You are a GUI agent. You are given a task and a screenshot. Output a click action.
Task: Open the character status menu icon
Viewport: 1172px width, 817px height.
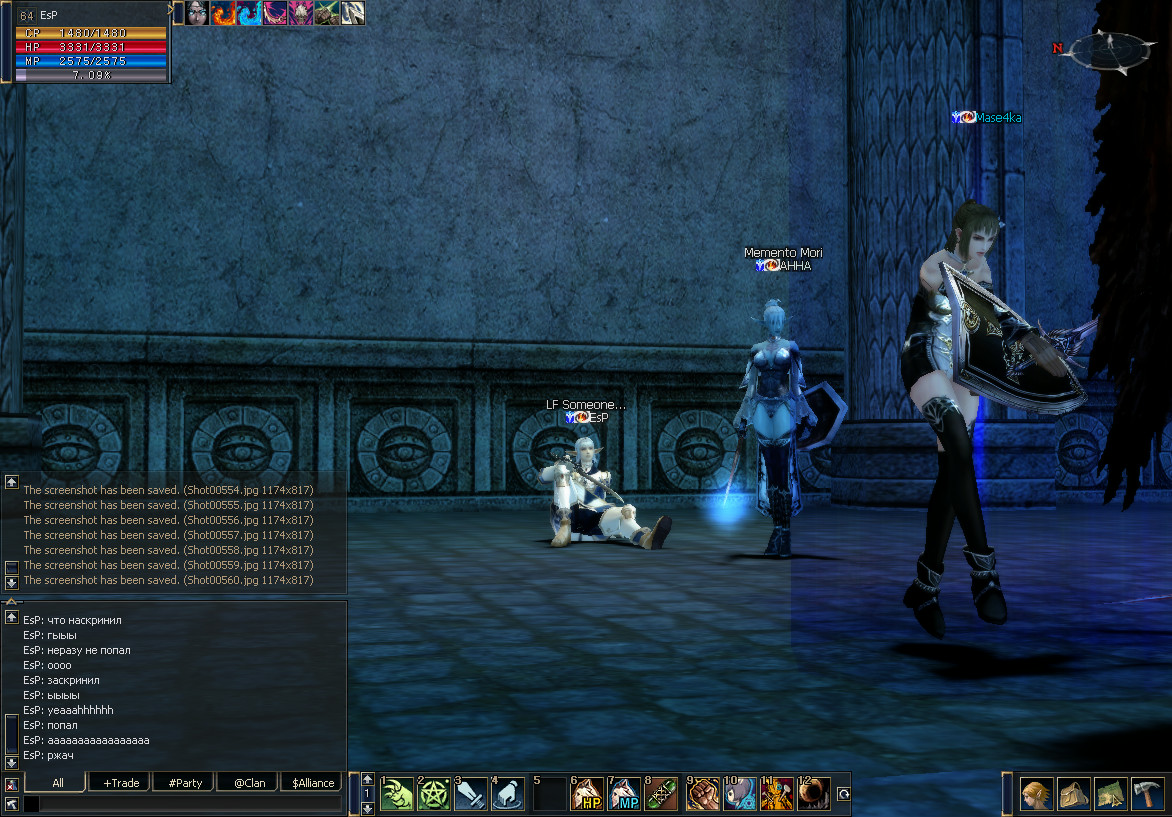click(x=1035, y=795)
